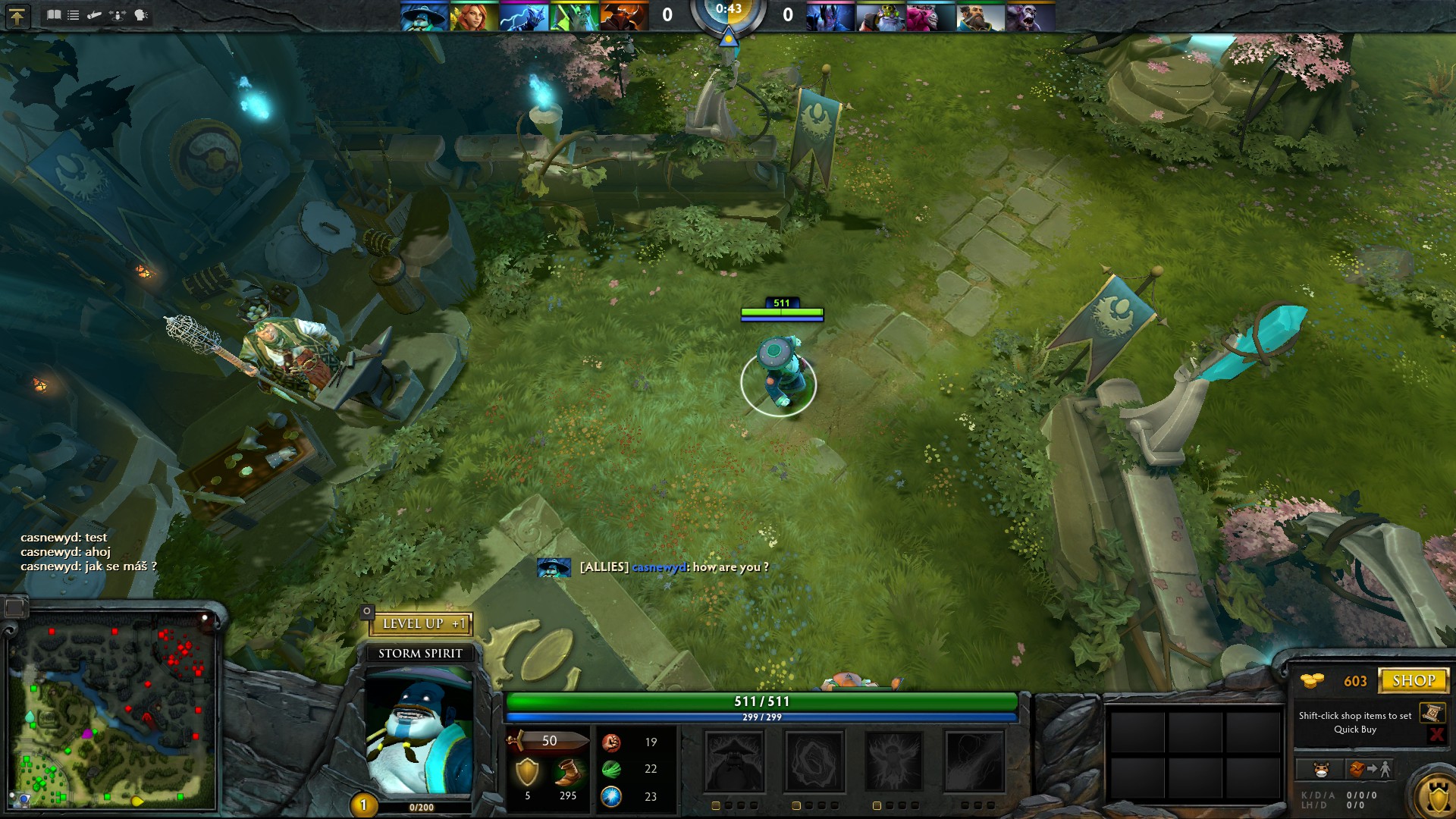Click the camera control icon in the top-left toolbar
The height and width of the screenshot is (819, 1456).
tap(117, 14)
